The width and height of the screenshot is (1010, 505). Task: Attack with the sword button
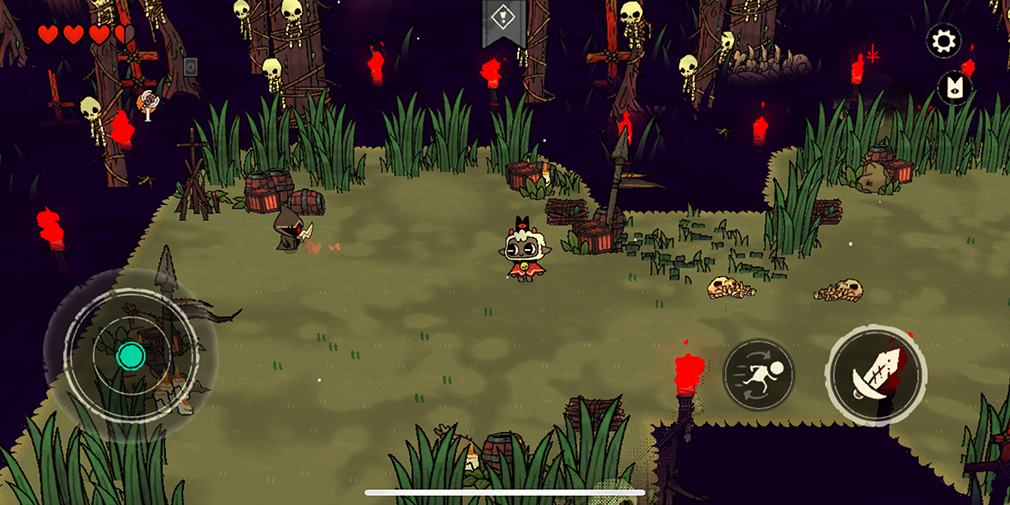click(876, 374)
